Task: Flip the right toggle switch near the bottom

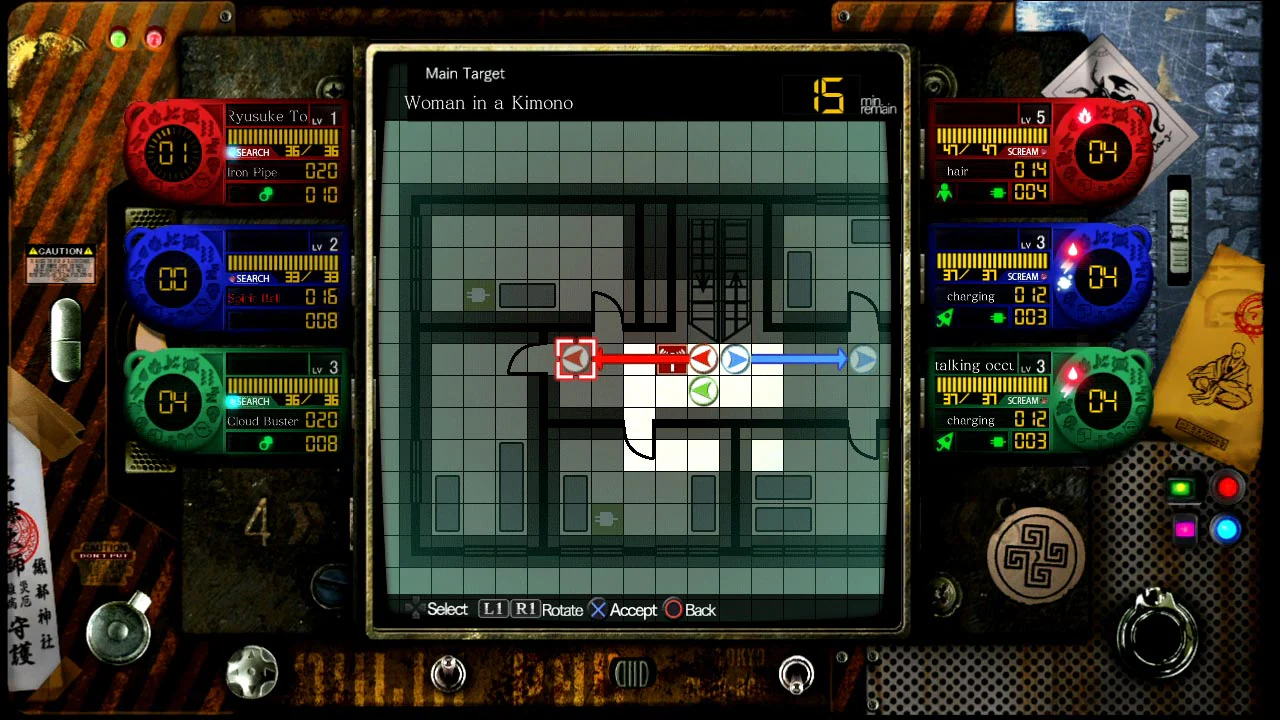Action: pos(797,675)
